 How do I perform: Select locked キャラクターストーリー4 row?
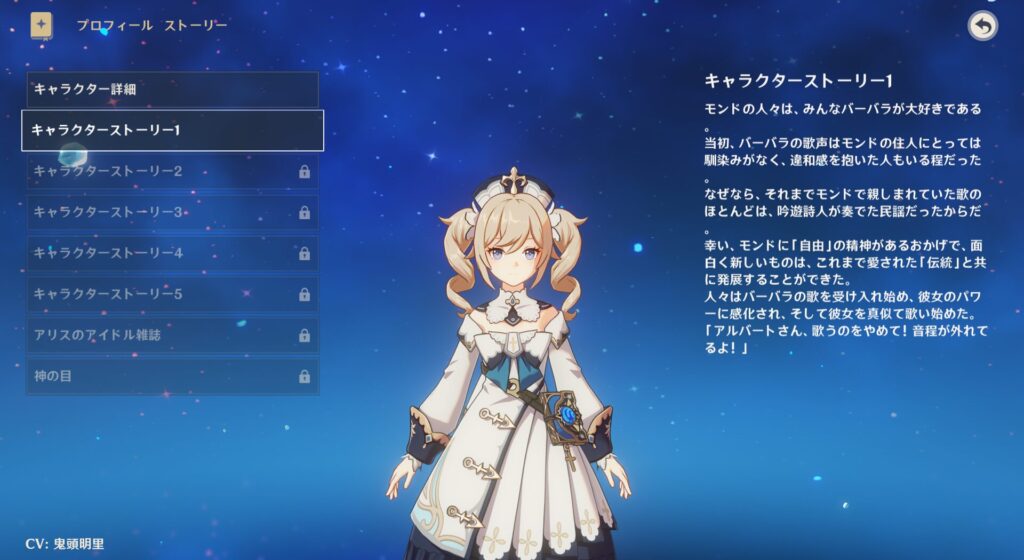pyautogui.click(x=172, y=253)
